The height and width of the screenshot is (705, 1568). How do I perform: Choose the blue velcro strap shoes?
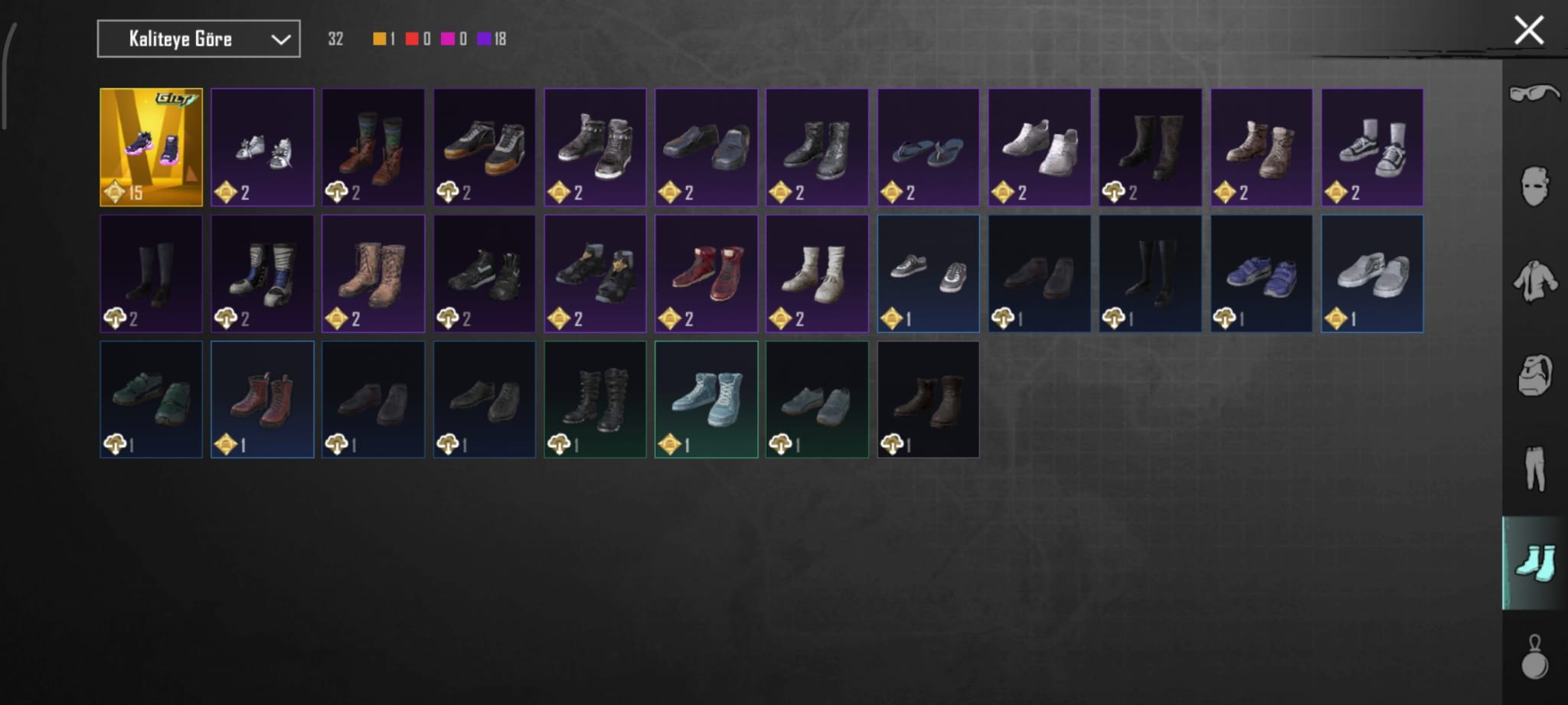pos(1261,273)
